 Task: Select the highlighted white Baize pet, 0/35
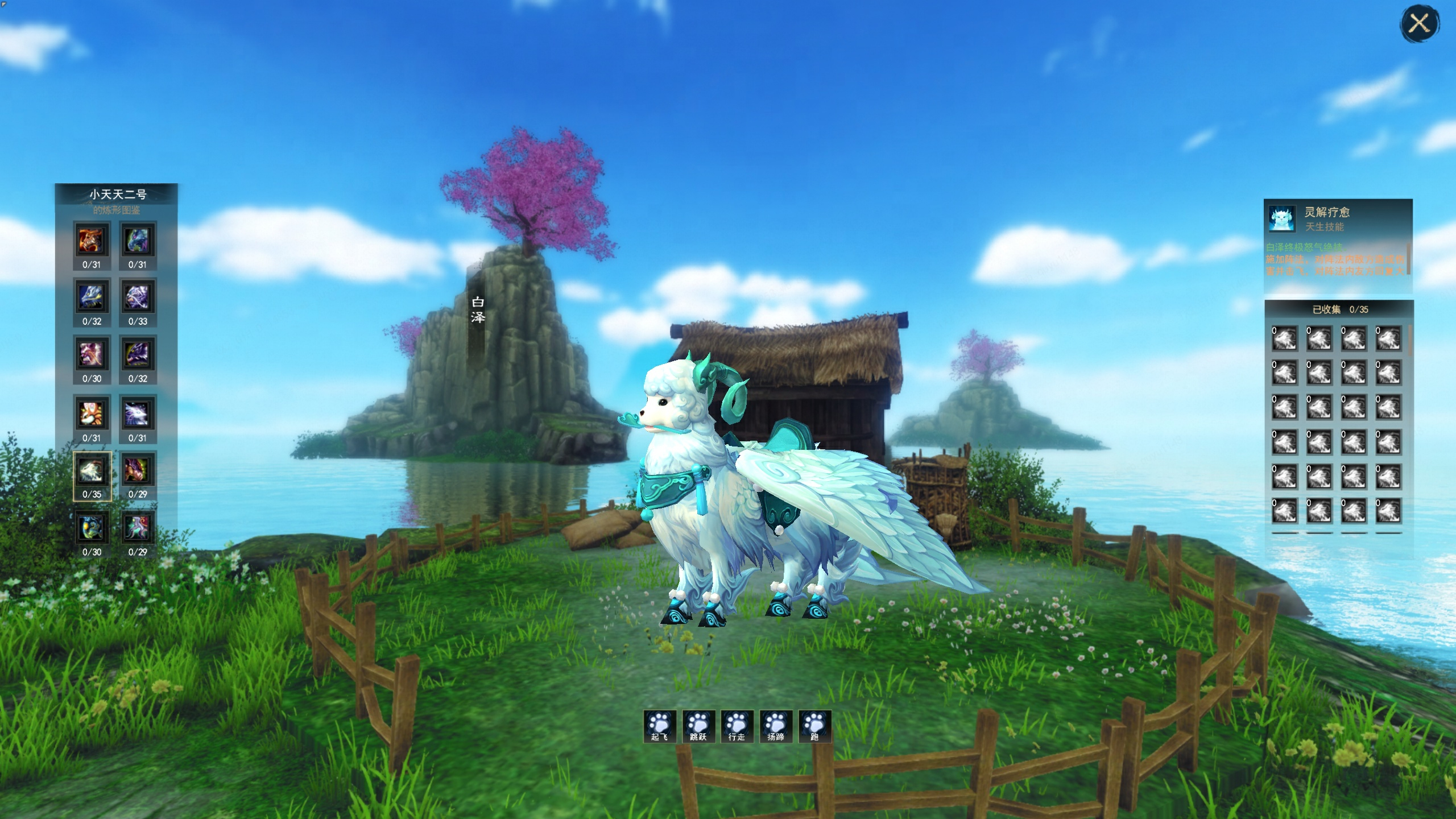[92, 470]
